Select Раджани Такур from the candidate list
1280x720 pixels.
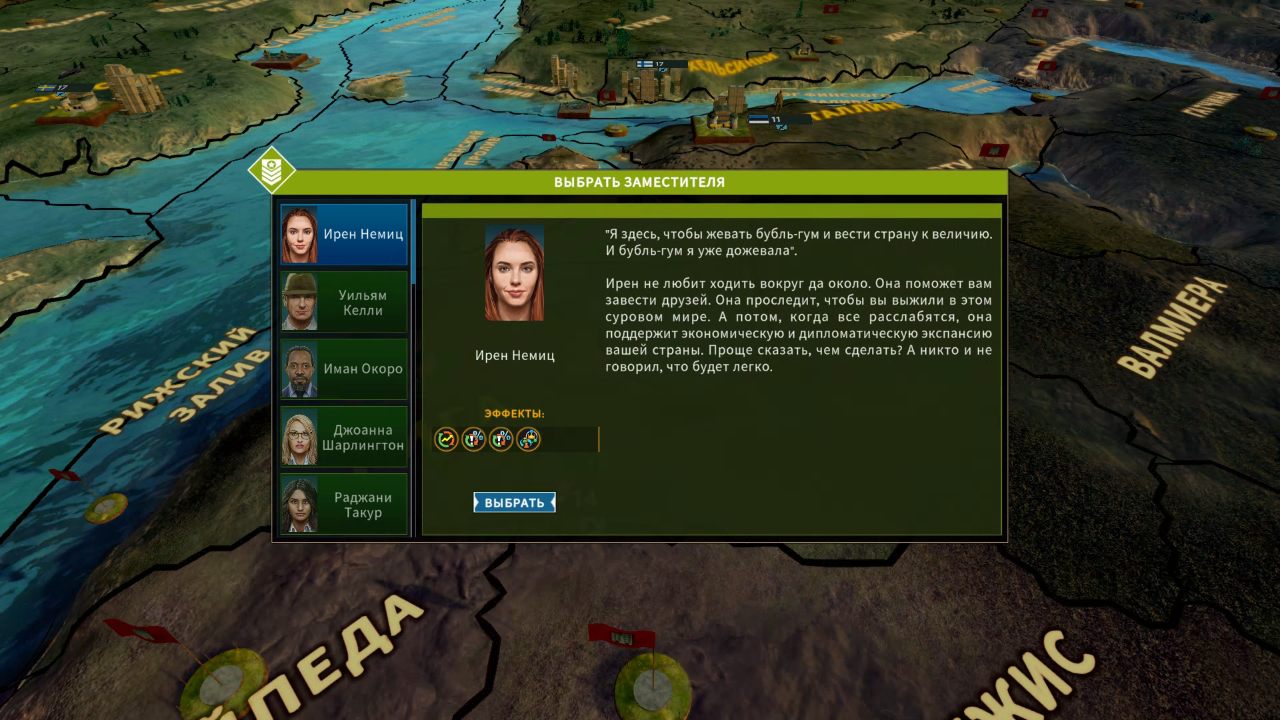click(343, 504)
